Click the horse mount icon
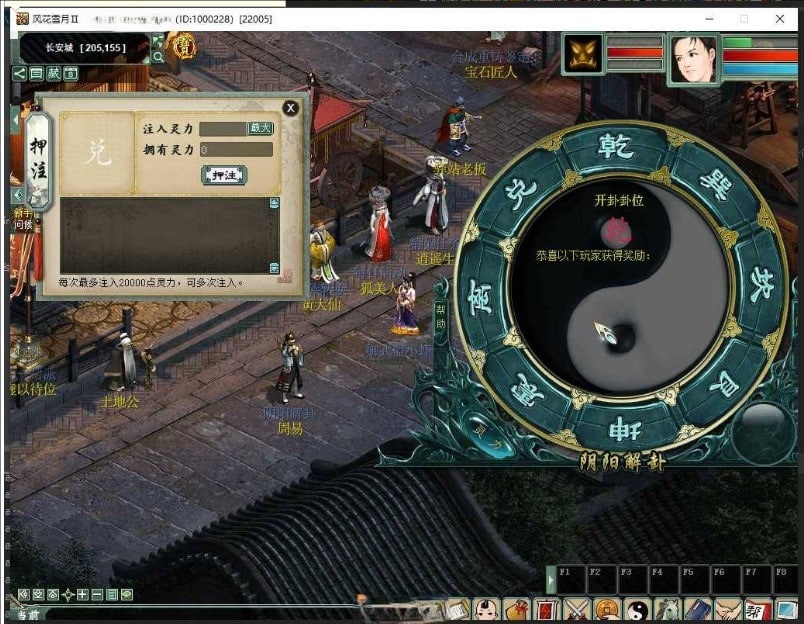The height and width of the screenshot is (624, 804). pos(667,609)
